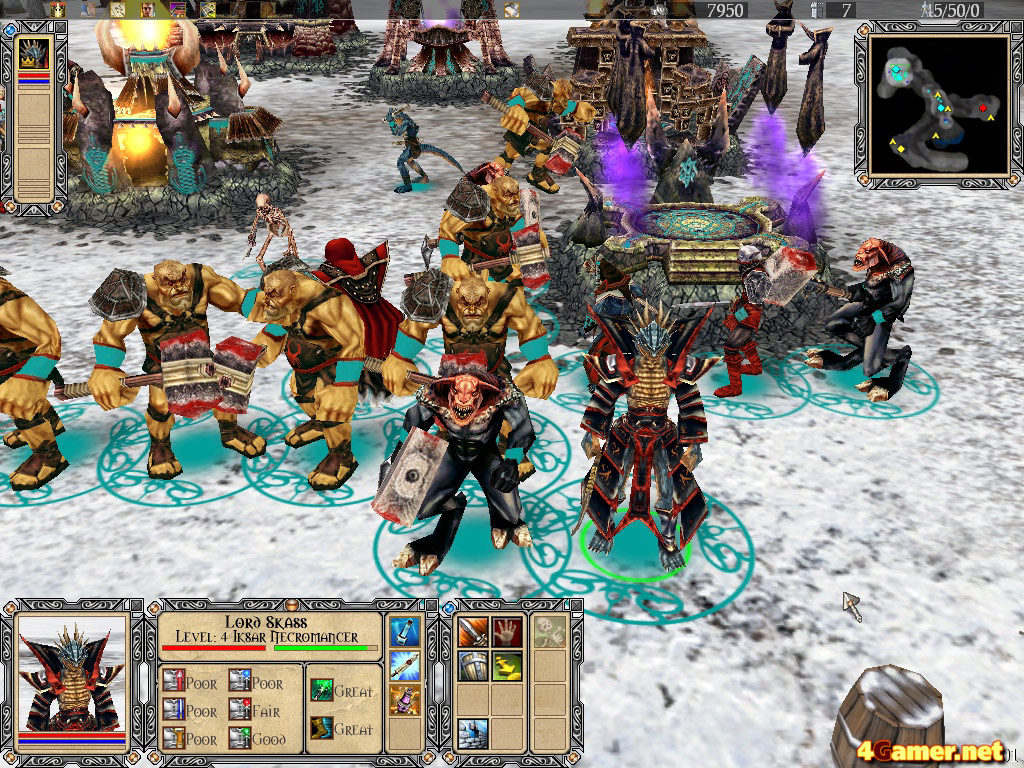Viewport: 1024px width, 768px height.
Task: Select the purple flask item icon
Action: 404,699
